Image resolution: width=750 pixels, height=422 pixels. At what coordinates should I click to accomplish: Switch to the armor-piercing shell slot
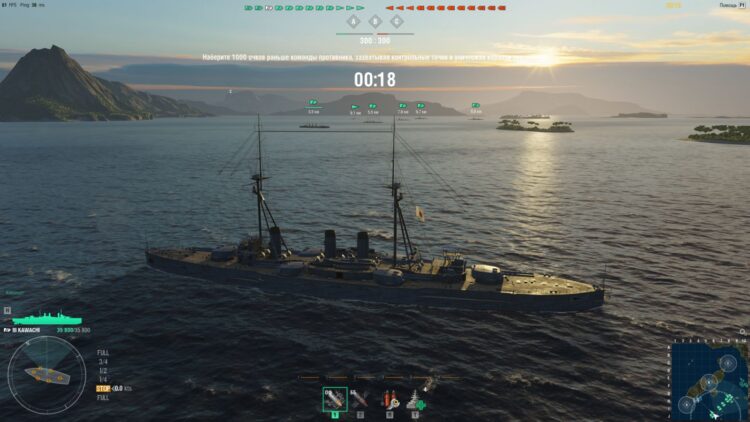pos(361,399)
